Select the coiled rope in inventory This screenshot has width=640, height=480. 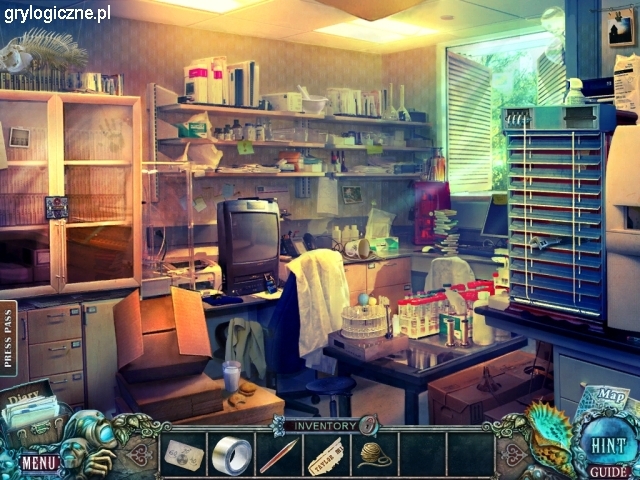tap(375, 456)
